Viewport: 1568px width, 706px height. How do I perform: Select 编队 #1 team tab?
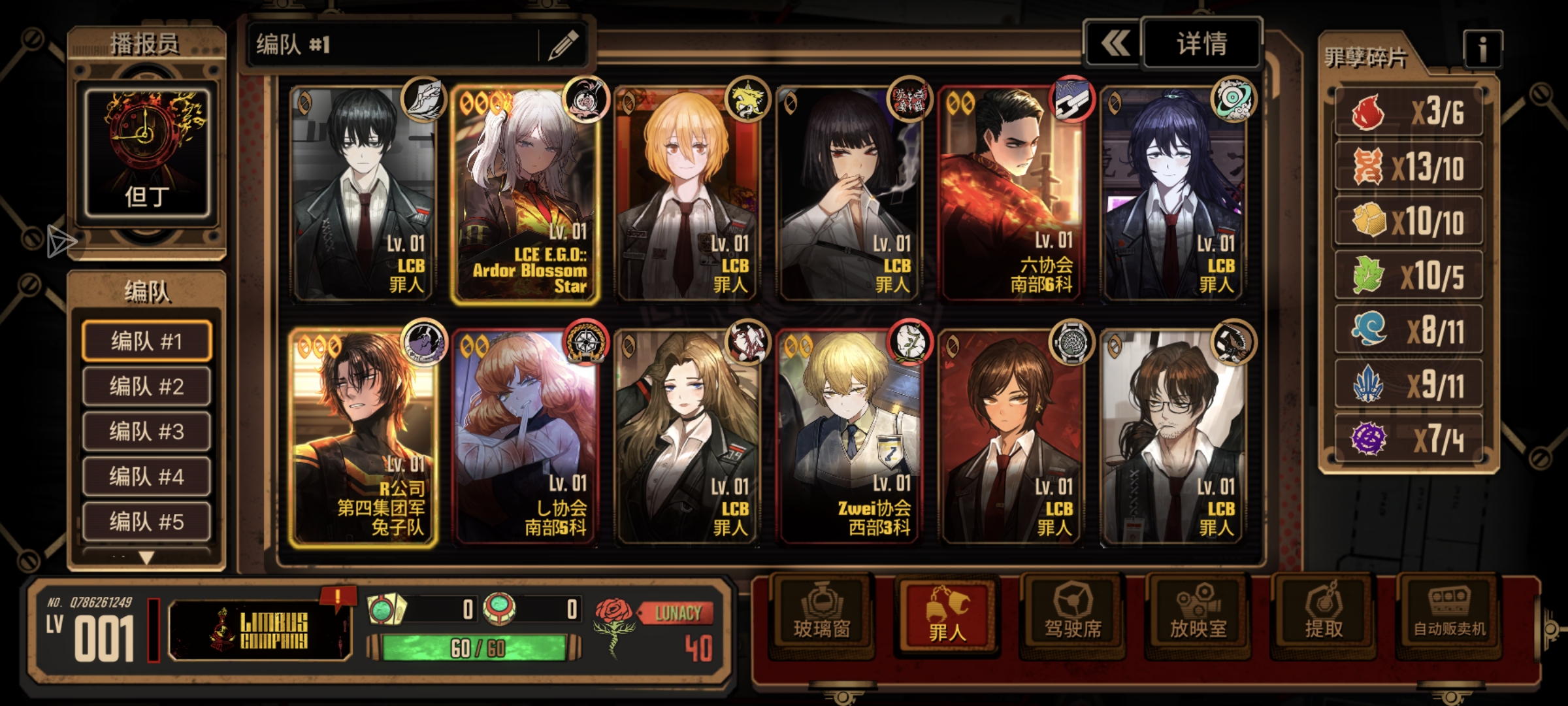(146, 341)
